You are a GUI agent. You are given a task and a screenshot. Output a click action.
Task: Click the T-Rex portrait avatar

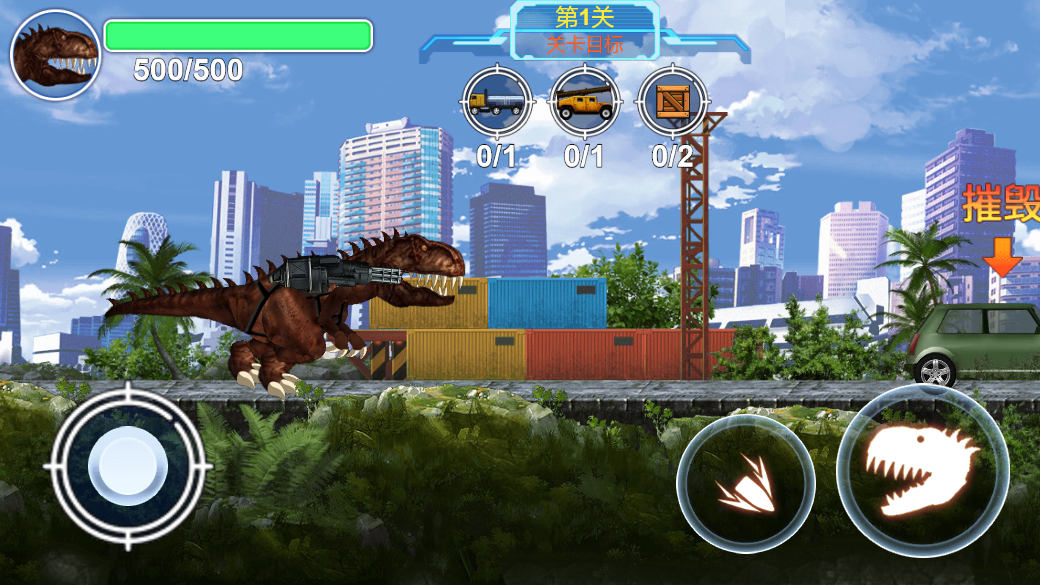point(55,55)
